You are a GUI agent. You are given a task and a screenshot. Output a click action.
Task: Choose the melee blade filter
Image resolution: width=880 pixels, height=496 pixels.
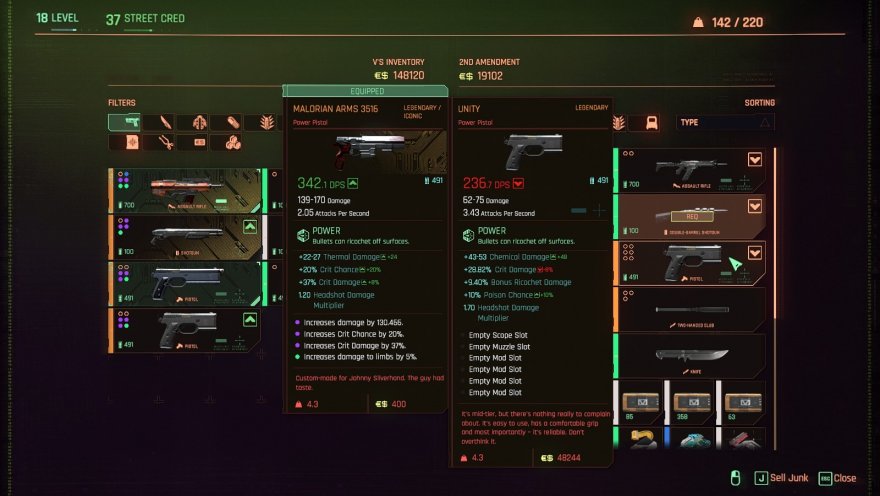[x=164, y=122]
